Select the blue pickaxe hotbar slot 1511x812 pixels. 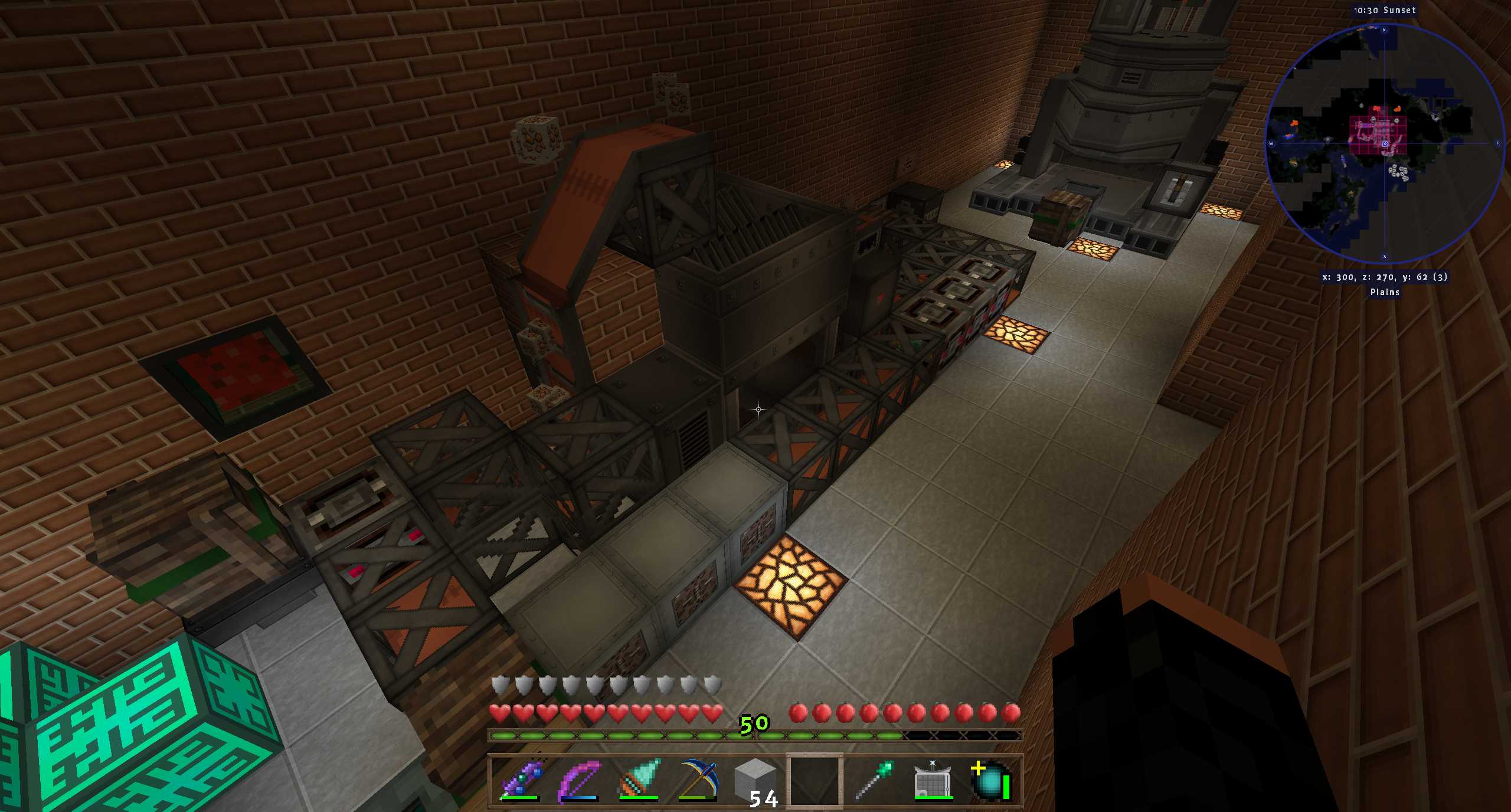697,780
